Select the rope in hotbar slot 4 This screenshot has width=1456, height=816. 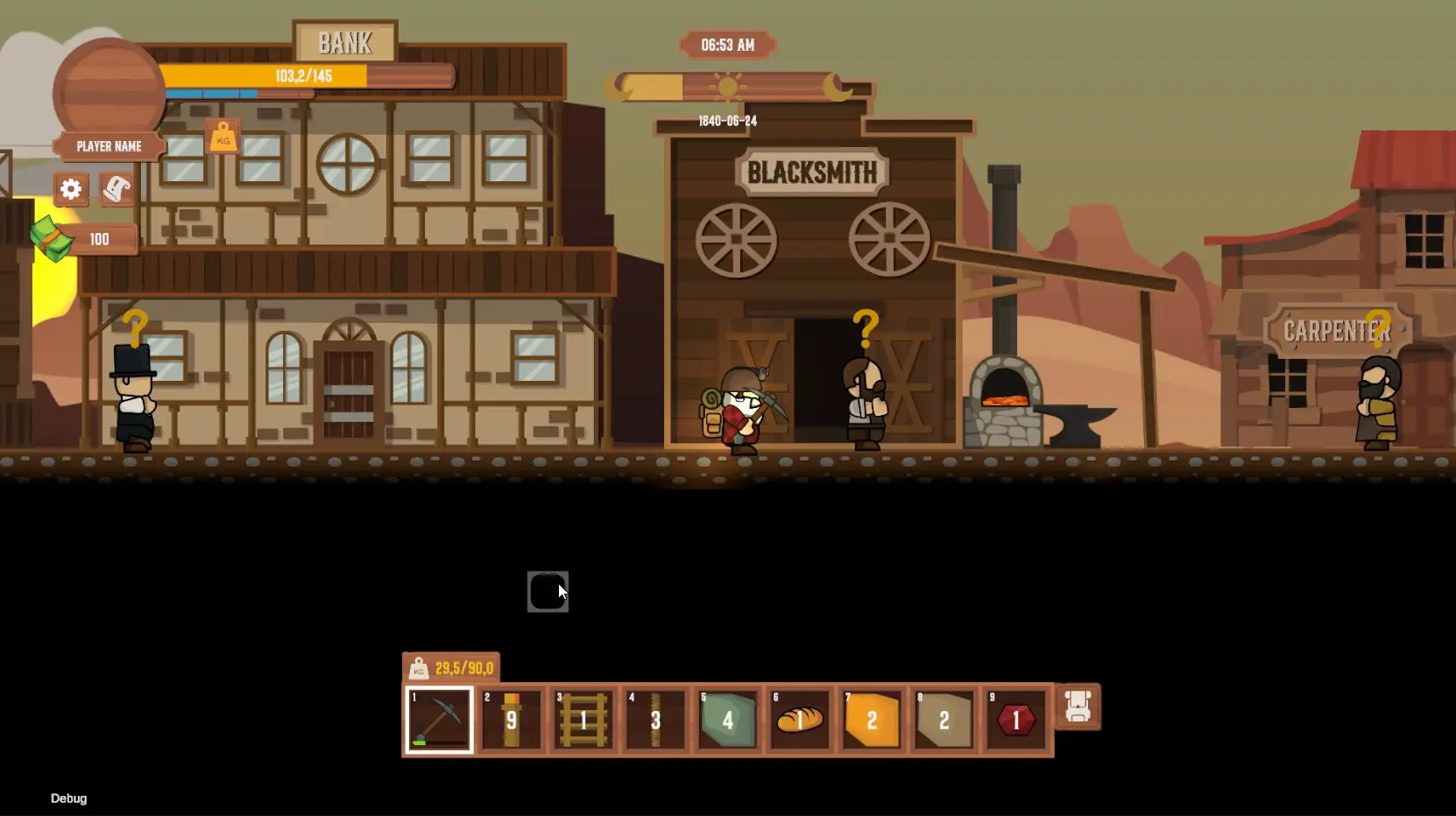click(654, 720)
